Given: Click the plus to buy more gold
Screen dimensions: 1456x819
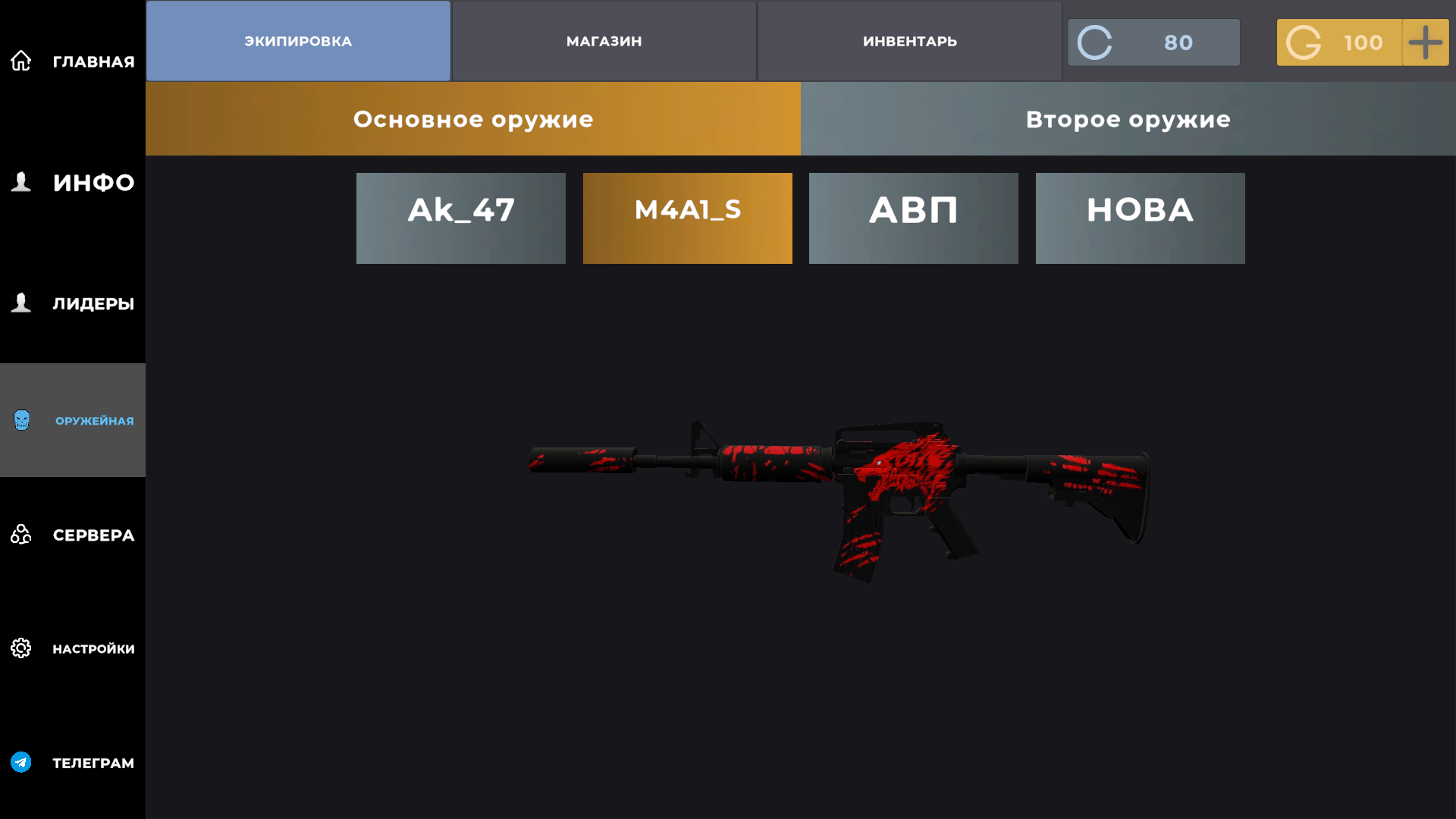Looking at the screenshot, I should click(x=1426, y=42).
